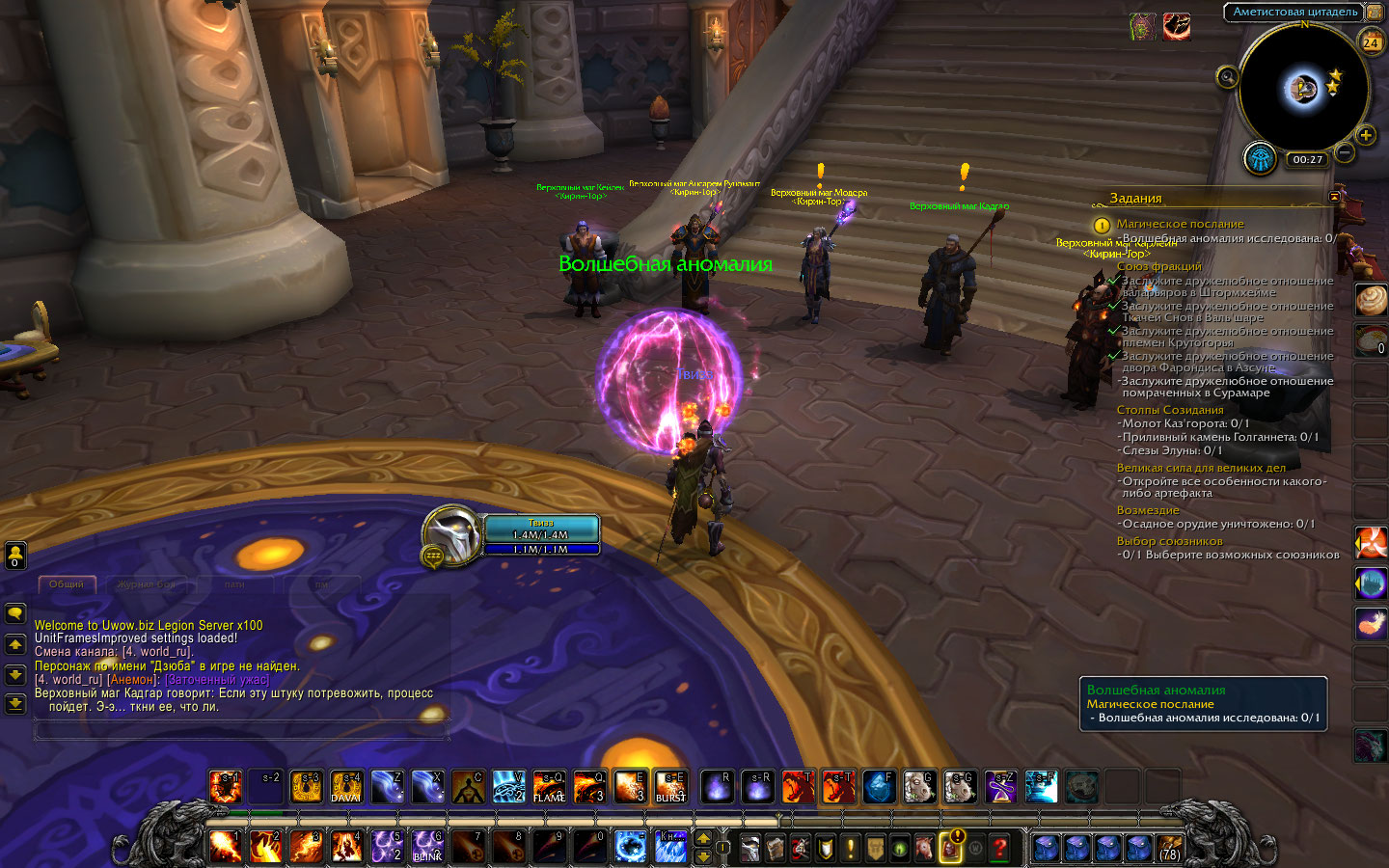Open the blue eye class hall button

(x=1261, y=158)
